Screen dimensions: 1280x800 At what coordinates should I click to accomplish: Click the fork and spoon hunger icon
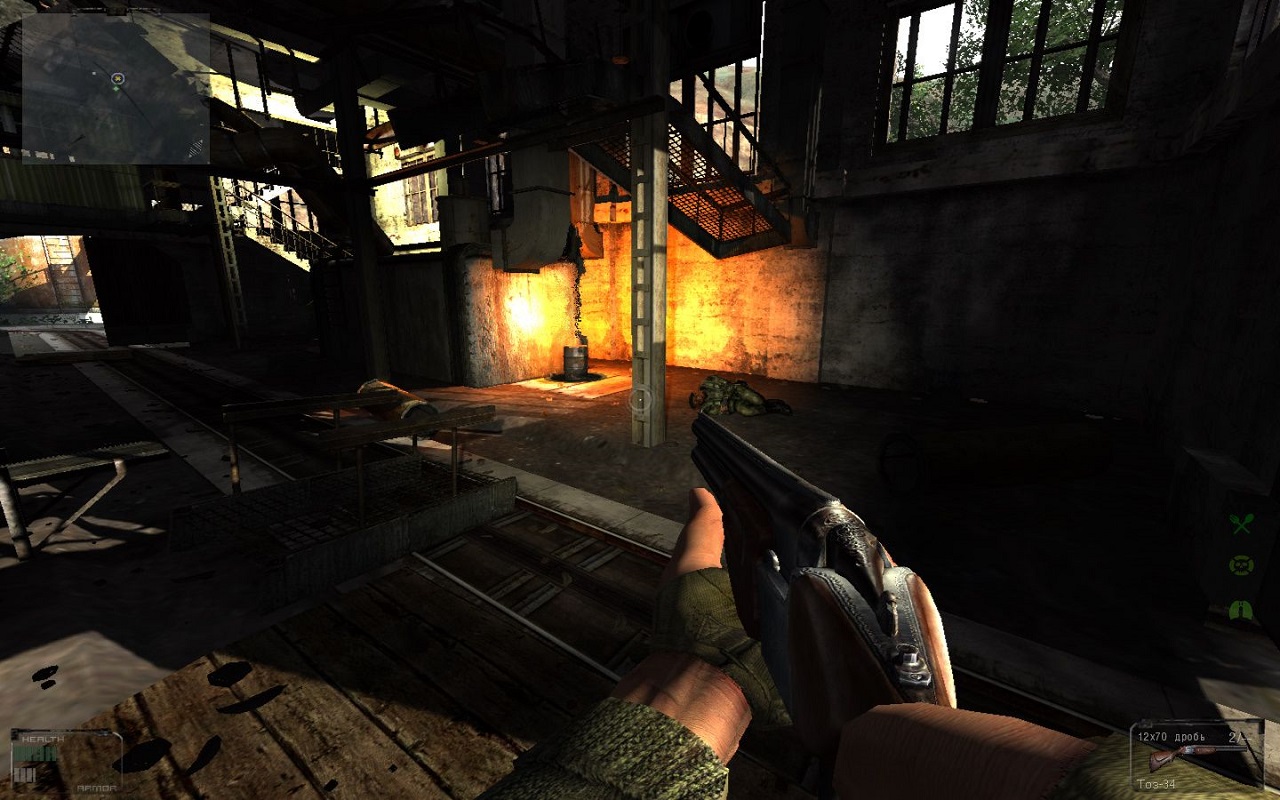click(1241, 523)
